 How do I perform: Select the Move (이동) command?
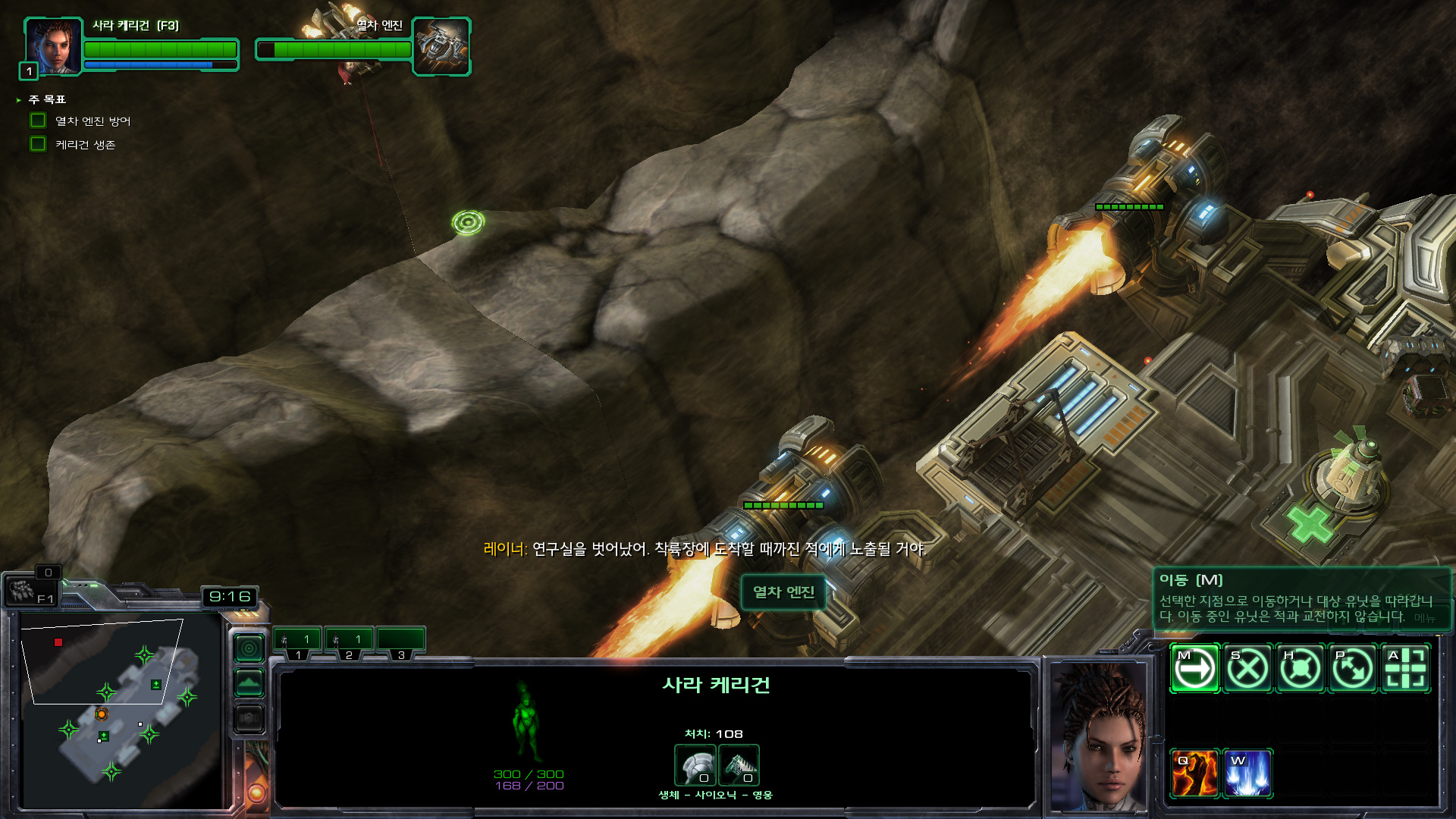(x=1194, y=669)
